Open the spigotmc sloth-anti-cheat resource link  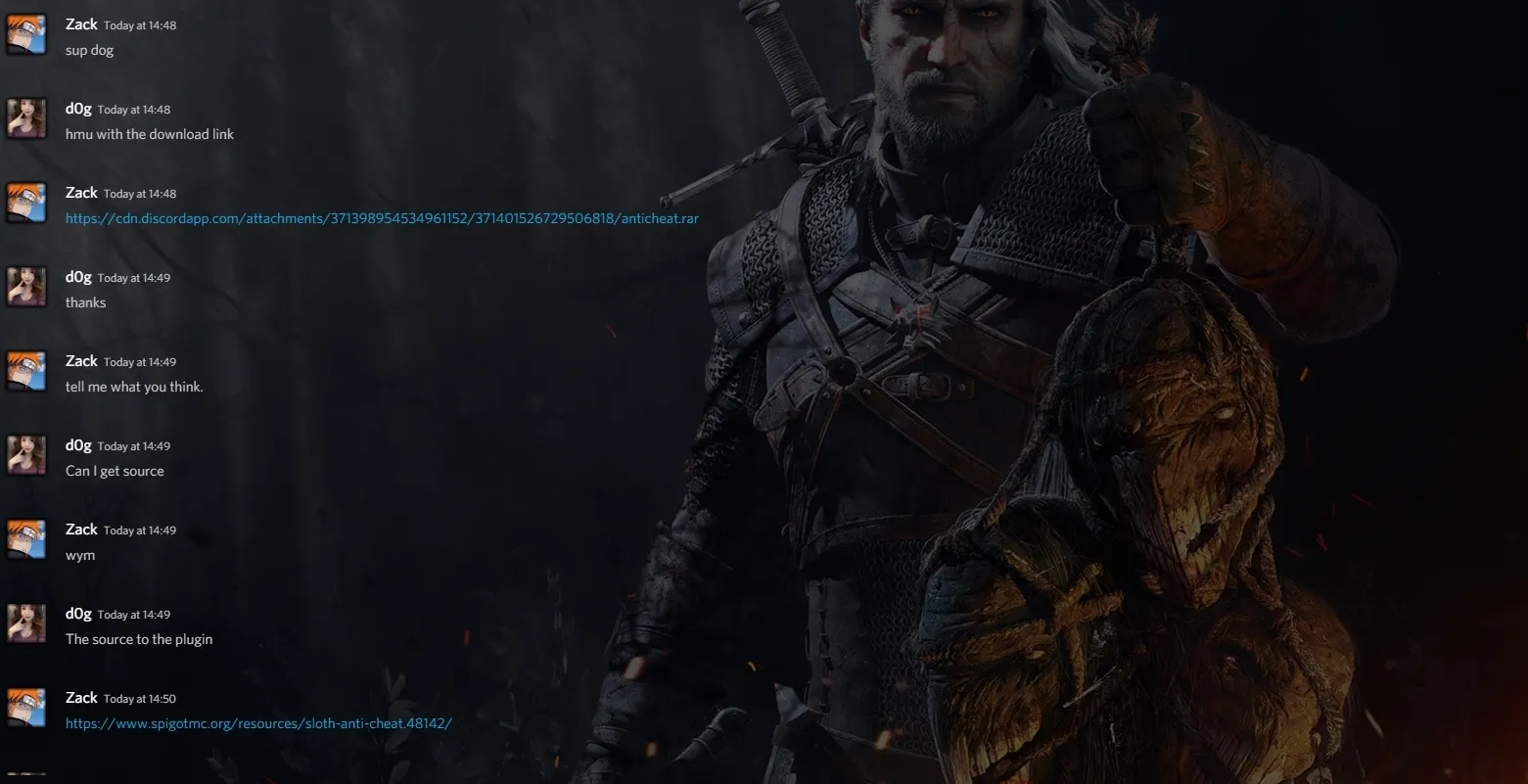pyautogui.click(x=258, y=723)
